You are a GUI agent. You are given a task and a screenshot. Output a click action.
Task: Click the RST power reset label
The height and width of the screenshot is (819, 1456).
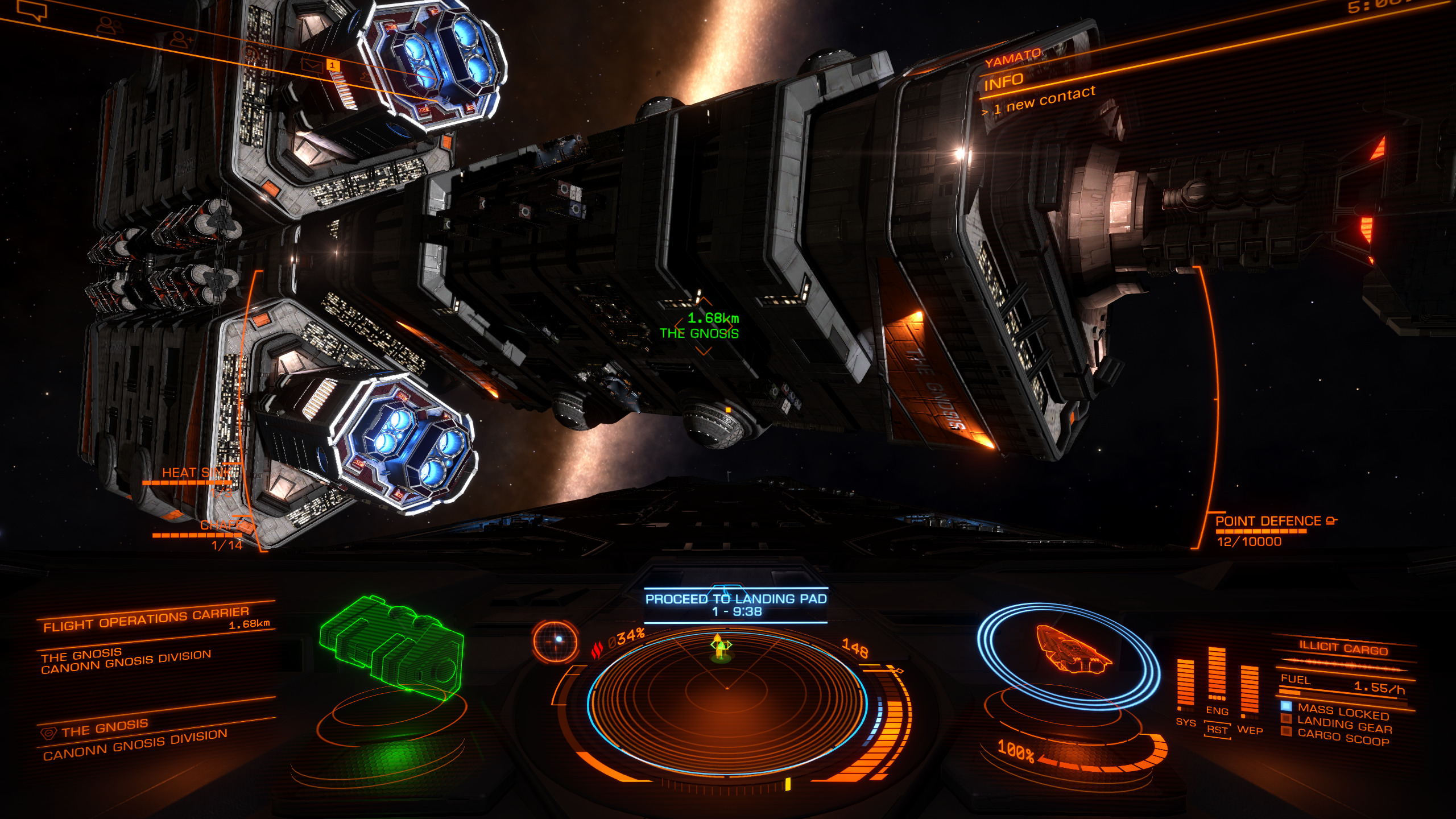(x=1217, y=730)
